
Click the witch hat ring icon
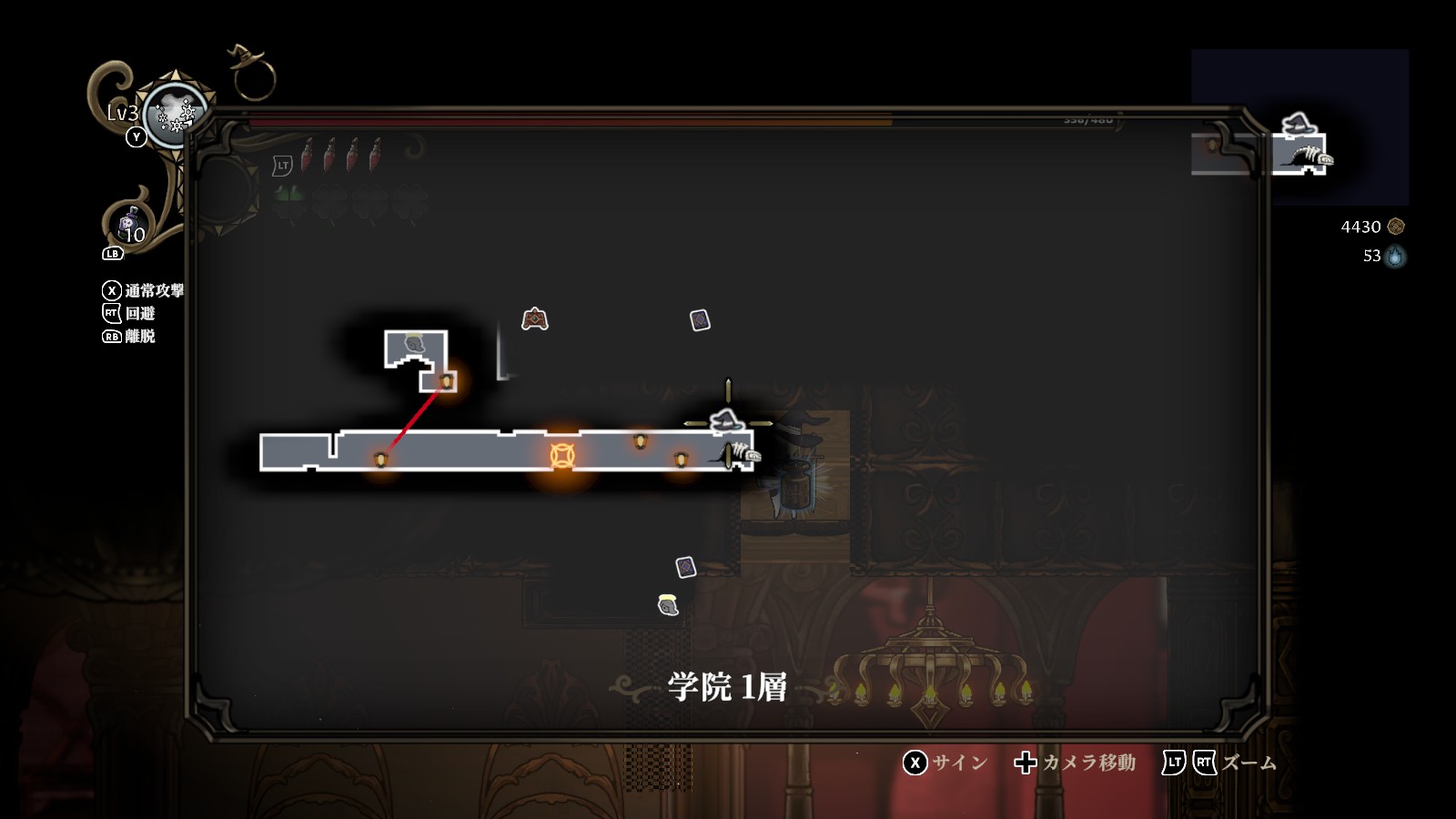tap(251, 73)
